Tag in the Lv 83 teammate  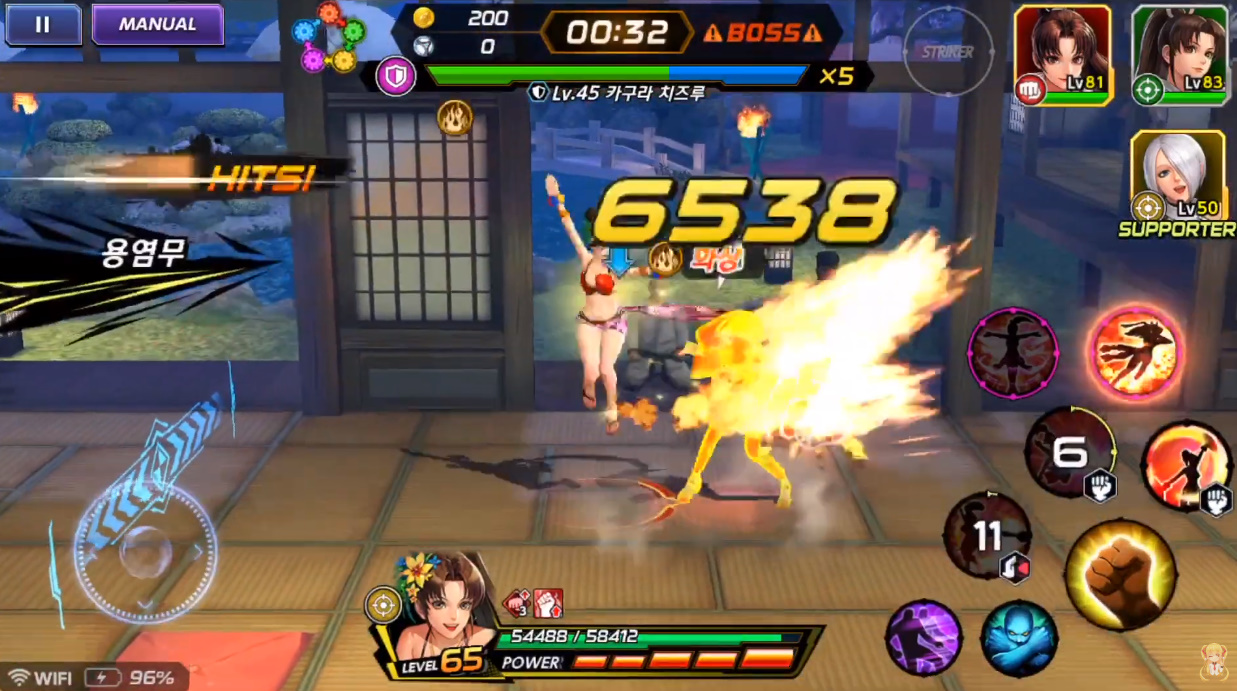(1180, 55)
